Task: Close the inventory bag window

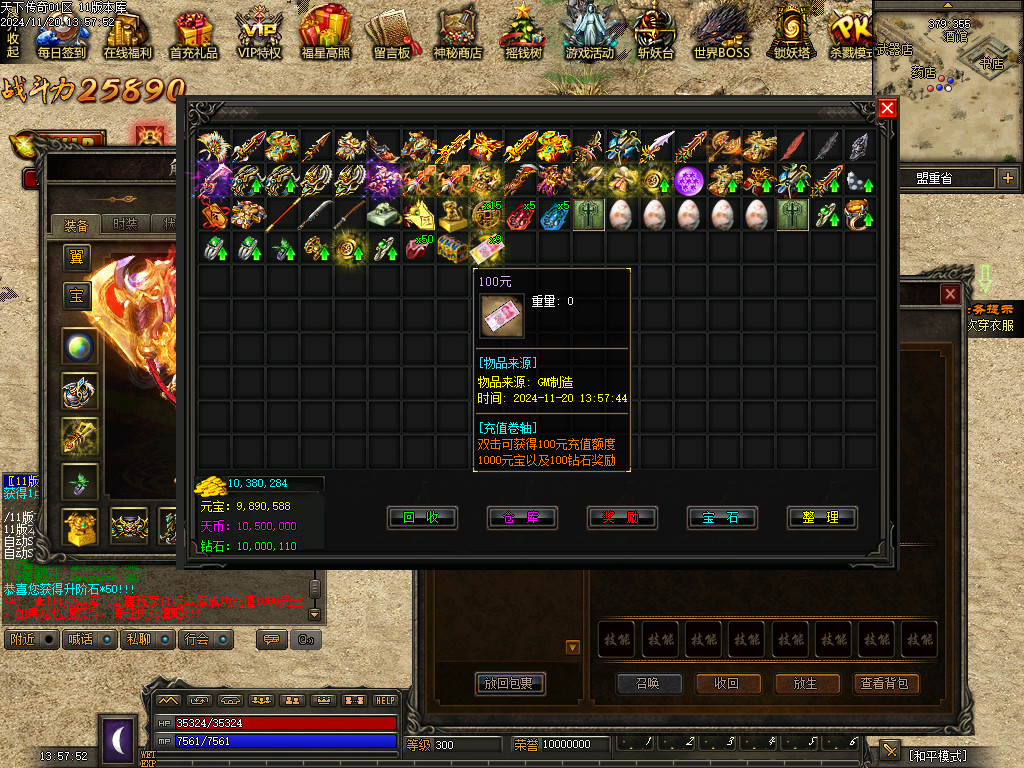Action: (x=887, y=109)
